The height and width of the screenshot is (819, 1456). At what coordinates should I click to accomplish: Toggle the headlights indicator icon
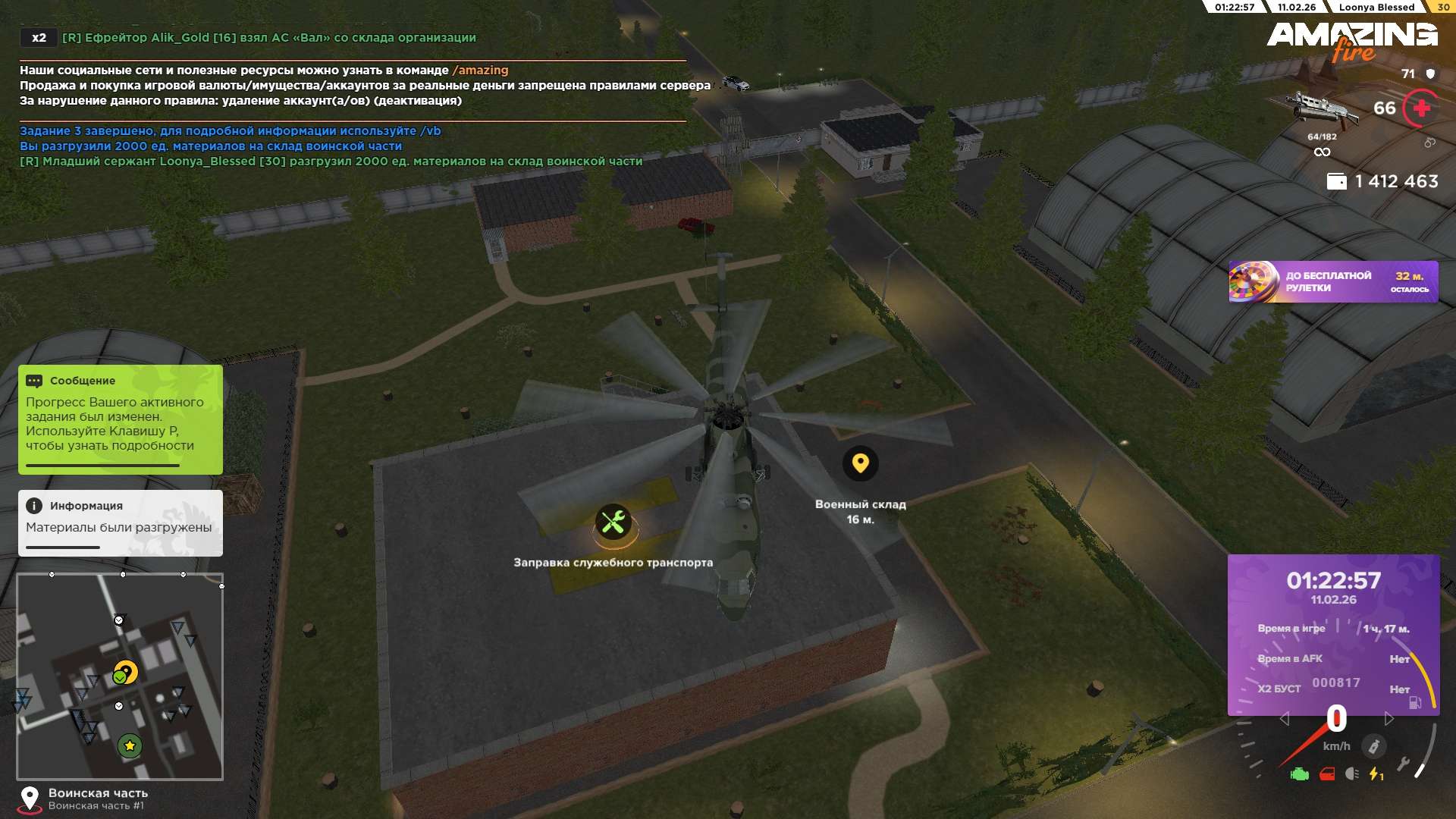1351,774
